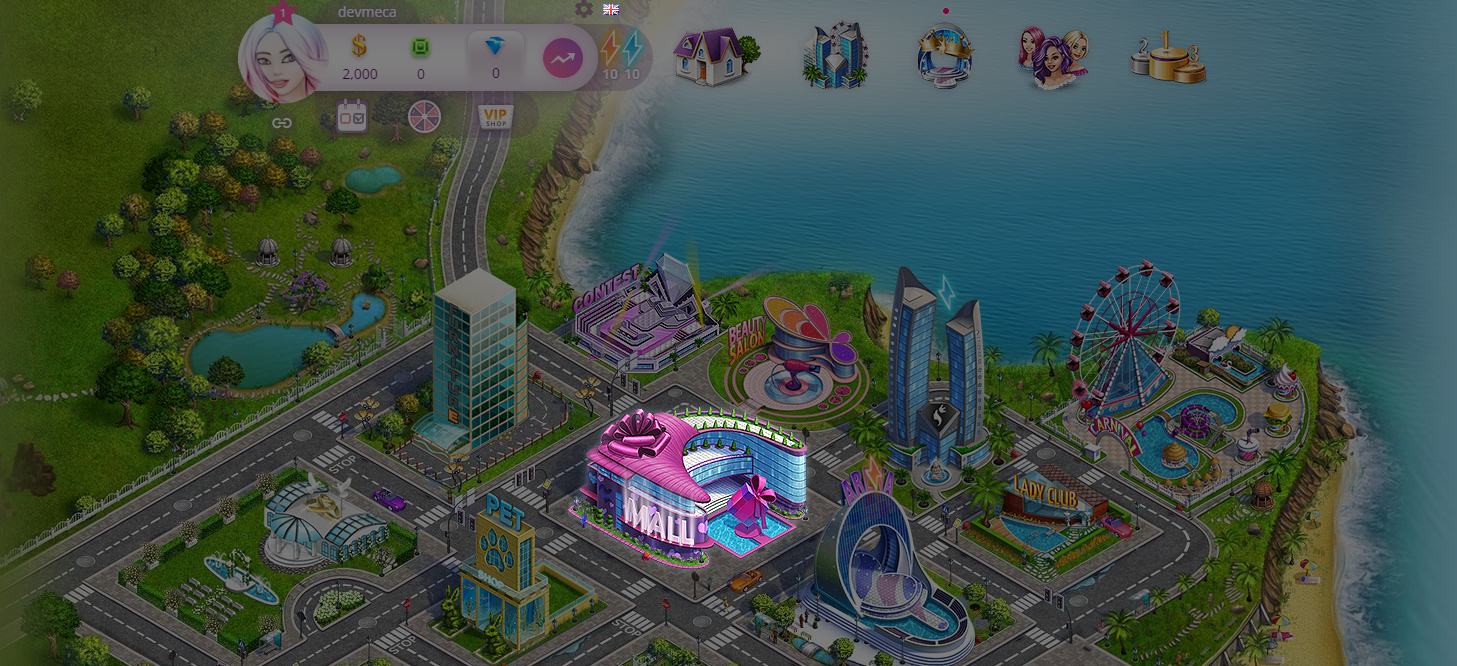Spin the fortune wheel icon
Image resolution: width=1457 pixels, height=666 pixels.
(x=422, y=117)
